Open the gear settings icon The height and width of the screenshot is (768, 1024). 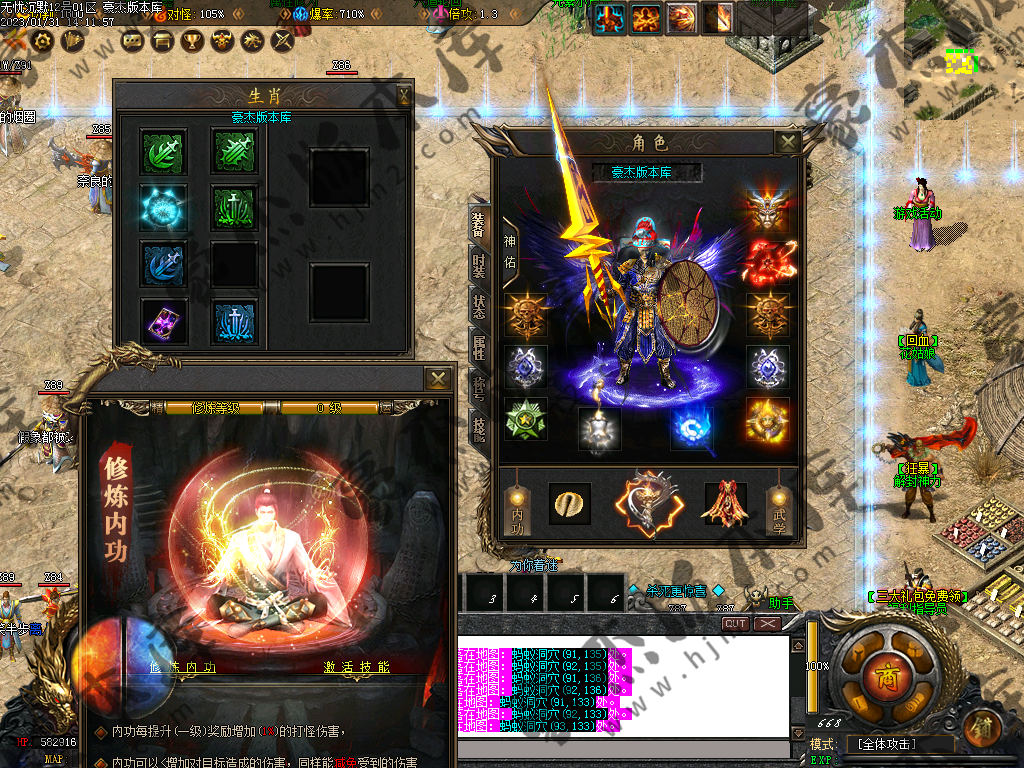(42, 41)
